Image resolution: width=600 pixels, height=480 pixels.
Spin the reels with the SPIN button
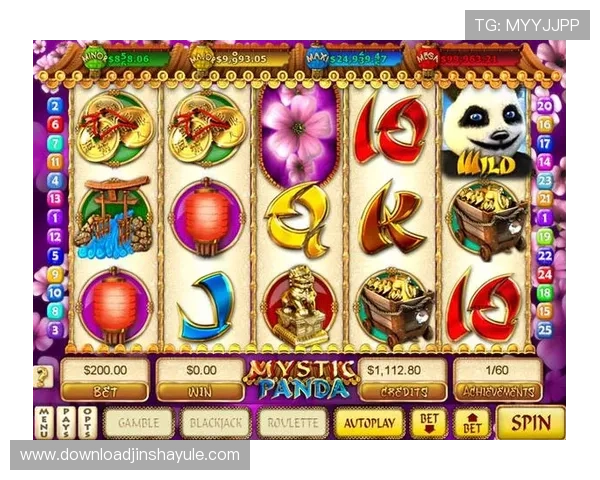(x=530, y=422)
